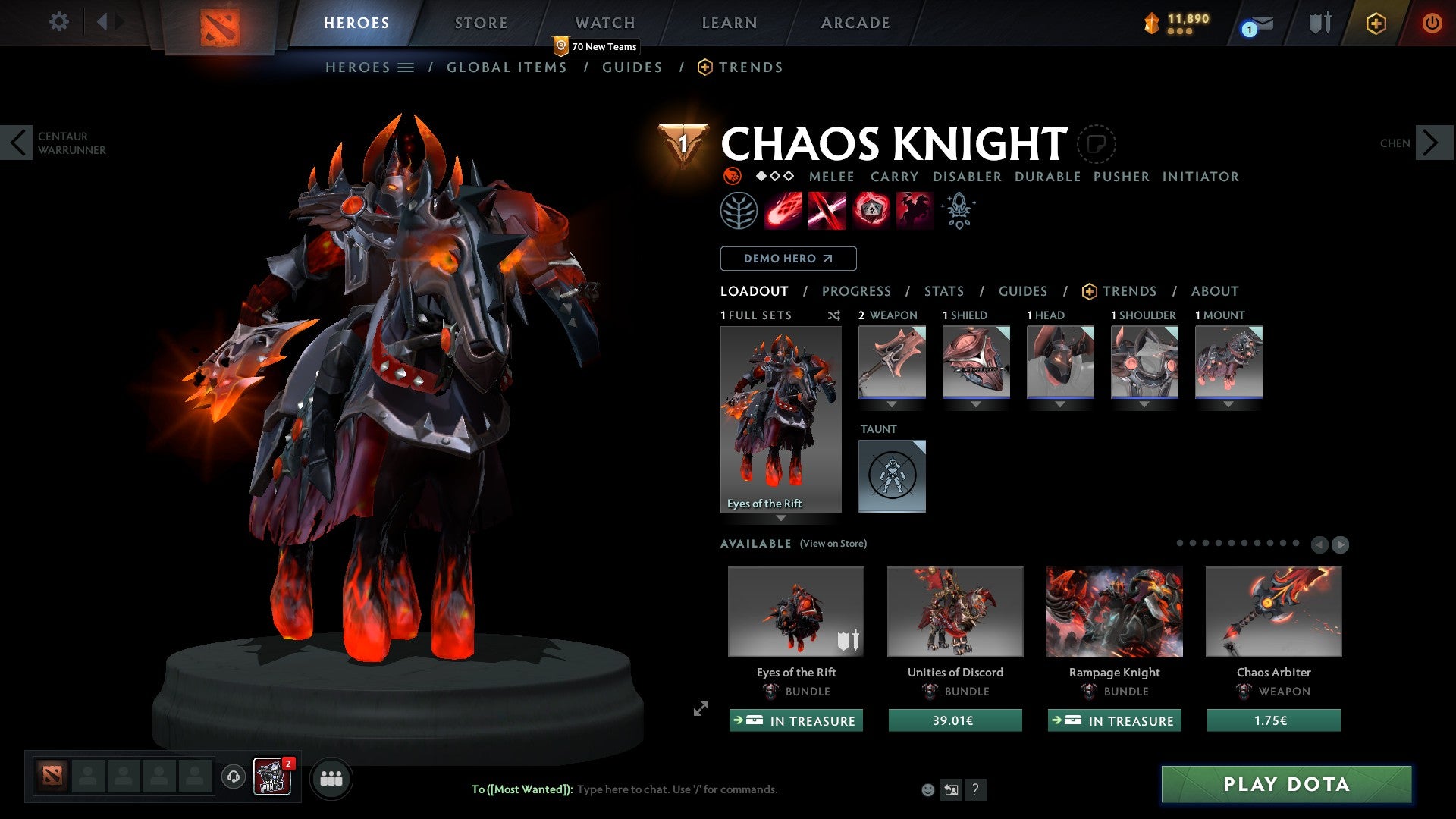Viewport: 1456px width, 819px height.
Task: Click the Dota Plus hexagon icon
Action: [1376, 23]
